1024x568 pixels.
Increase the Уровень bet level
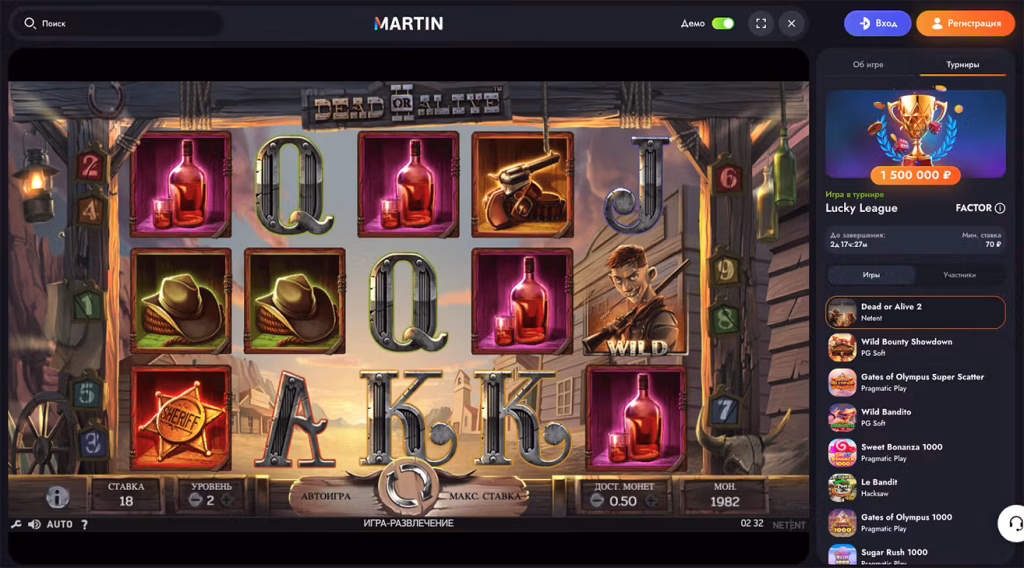[x=227, y=500]
